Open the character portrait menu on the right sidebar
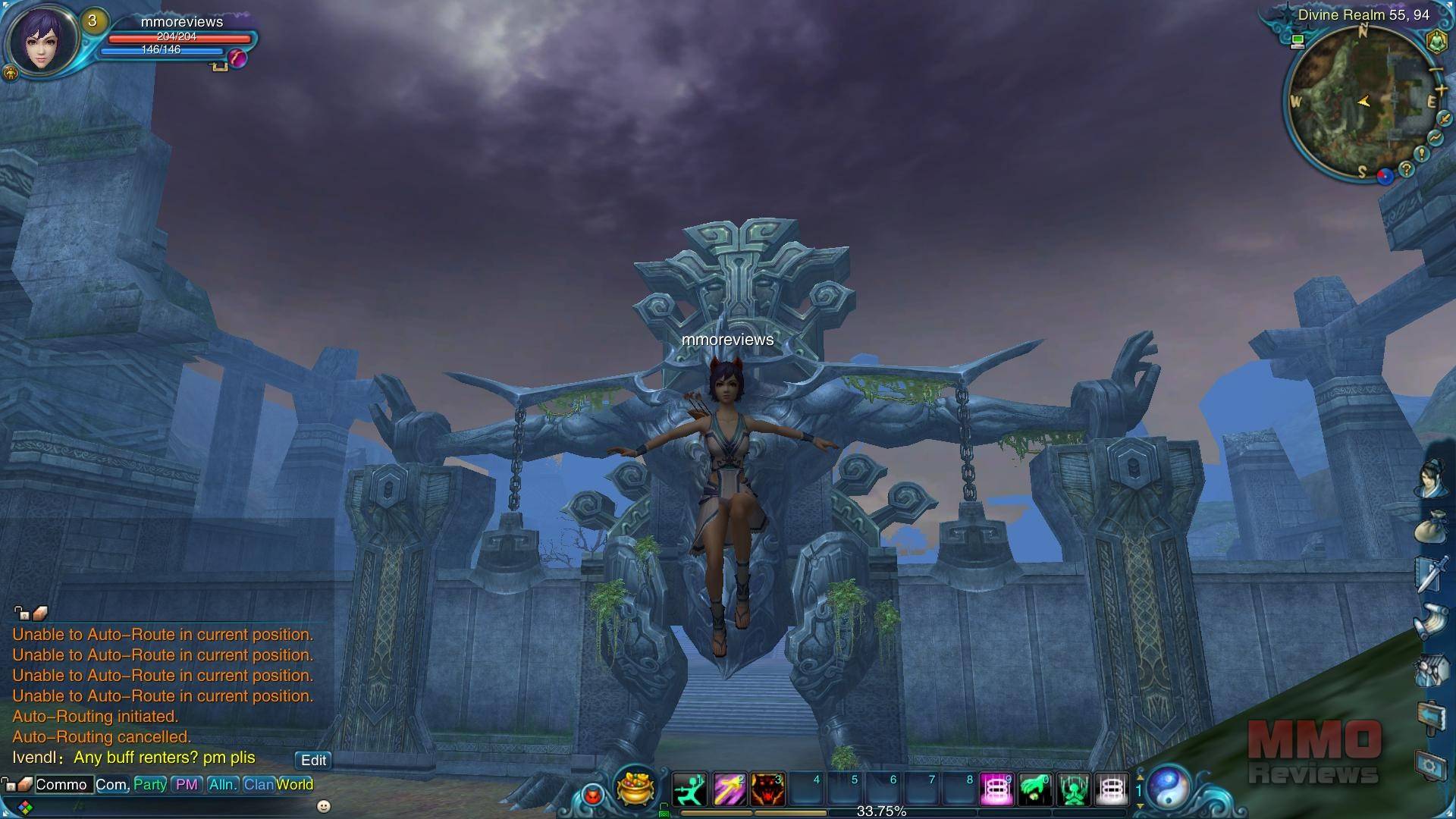Image resolution: width=1456 pixels, height=819 pixels. 1431,479
